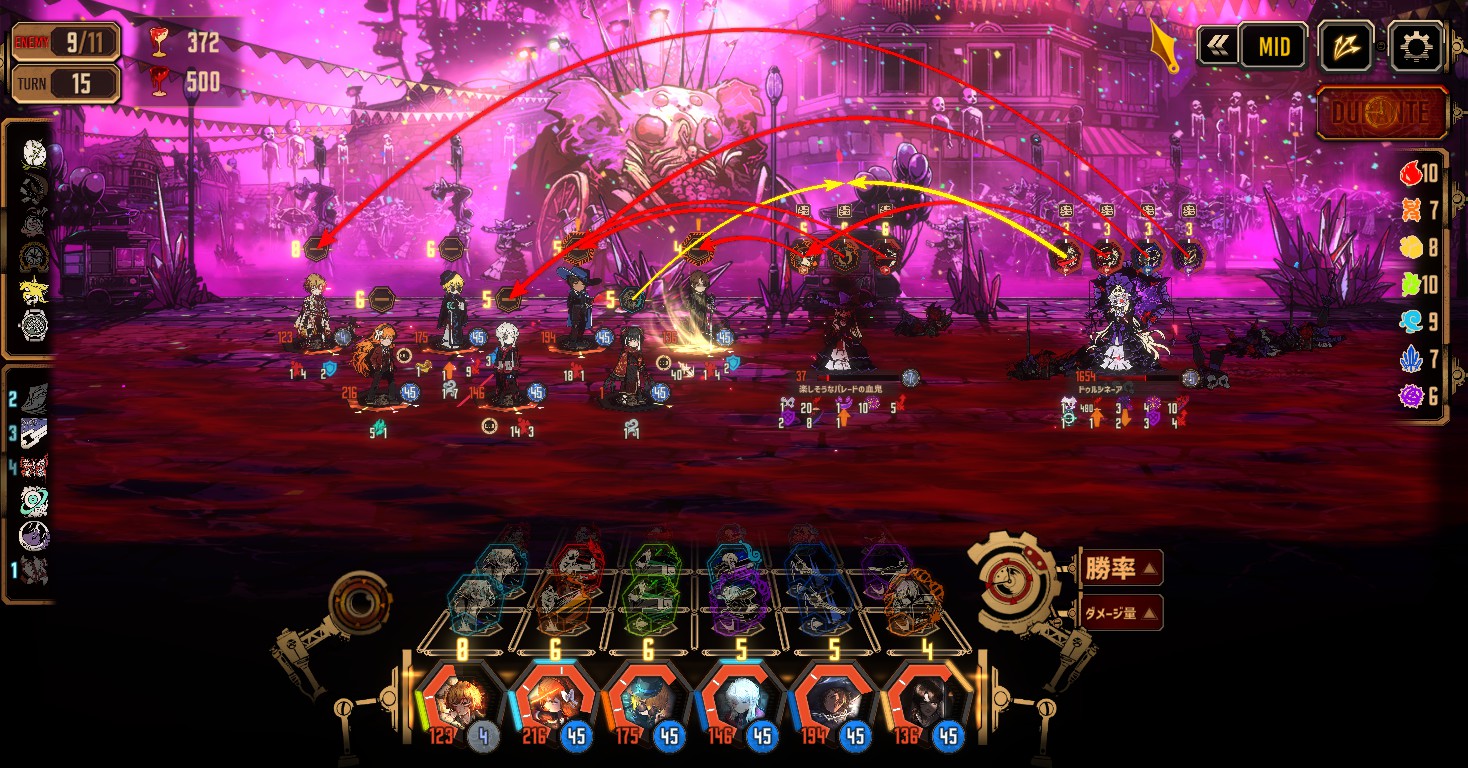Click the ダメージ量 damage button
1468x768 pixels.
(x=1121, y=612)
